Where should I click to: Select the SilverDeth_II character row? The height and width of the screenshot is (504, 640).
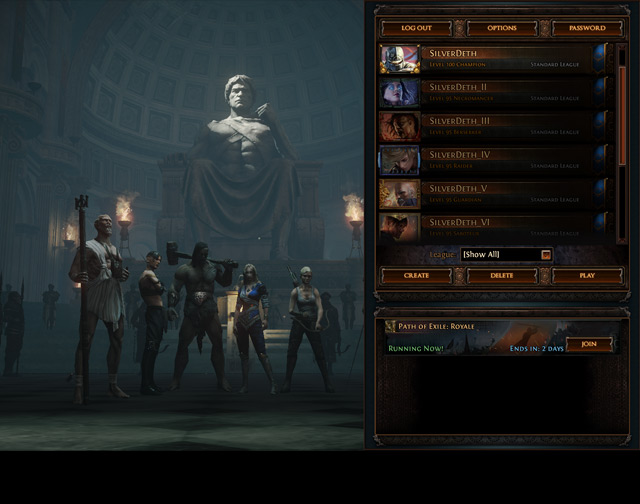click(493, 92)
